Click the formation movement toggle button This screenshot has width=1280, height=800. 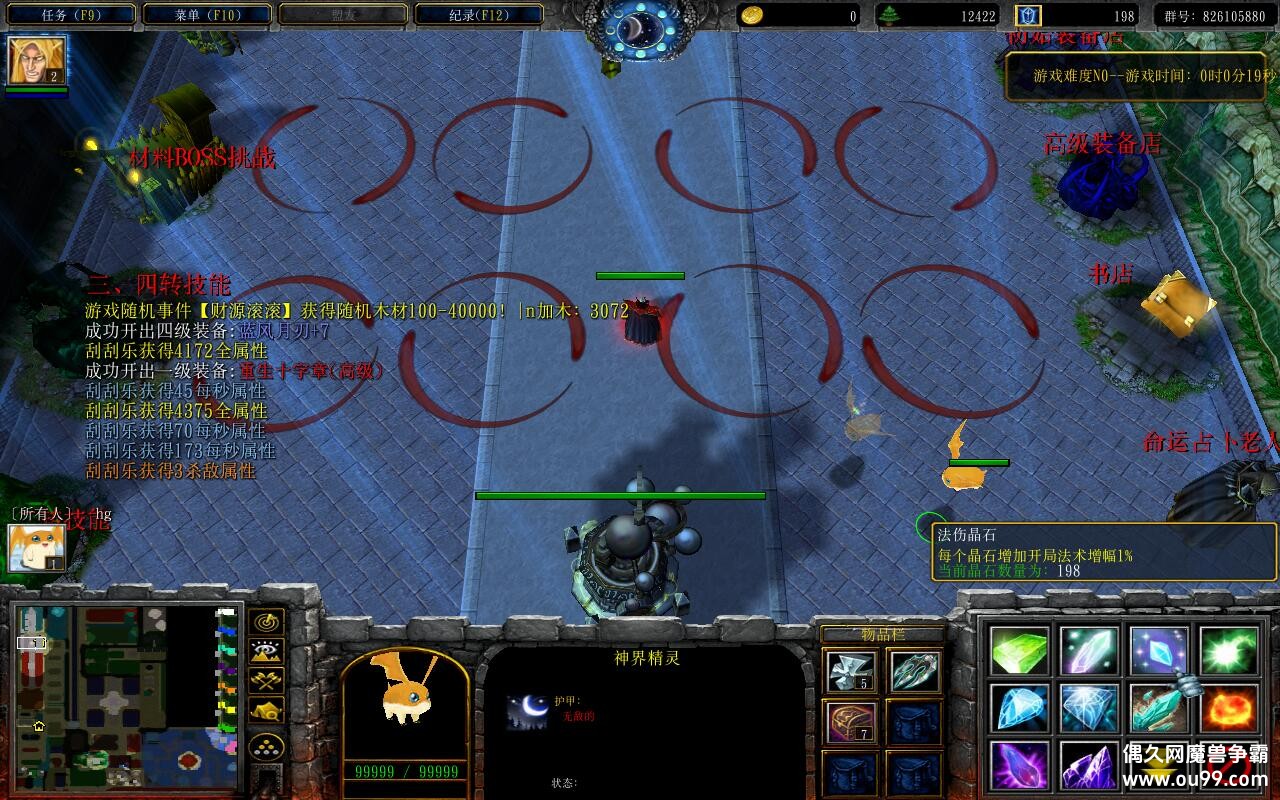click(x=266, y=710)
